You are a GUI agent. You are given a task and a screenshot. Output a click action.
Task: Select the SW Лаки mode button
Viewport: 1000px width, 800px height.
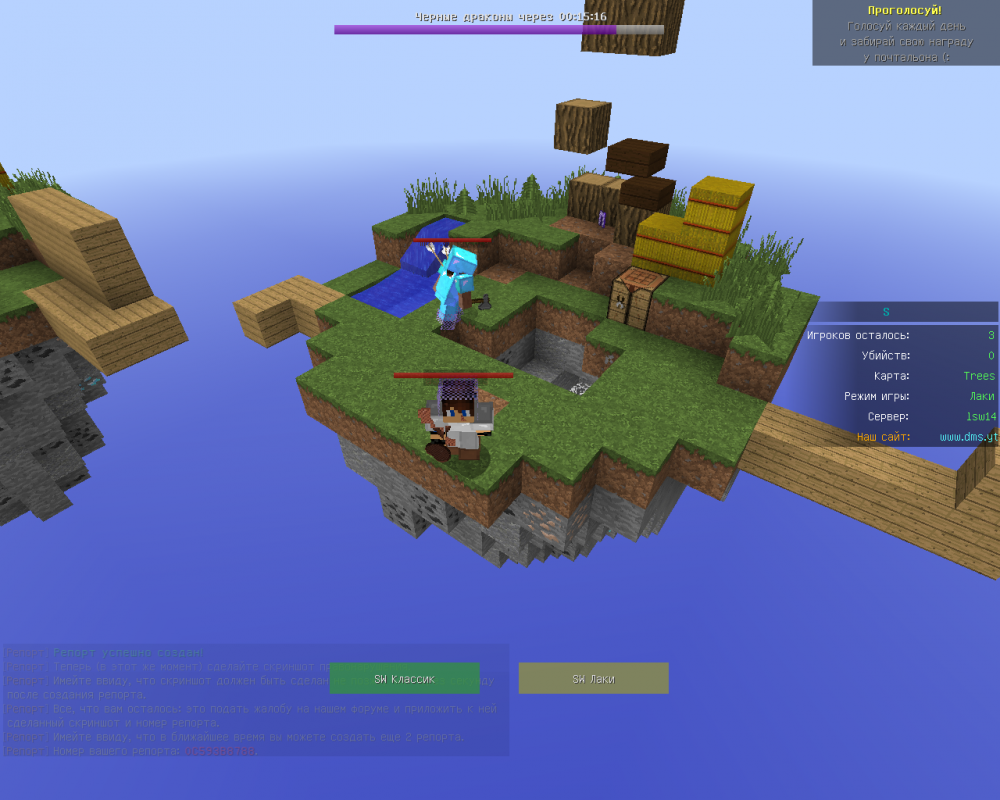[x=593, y=678]
